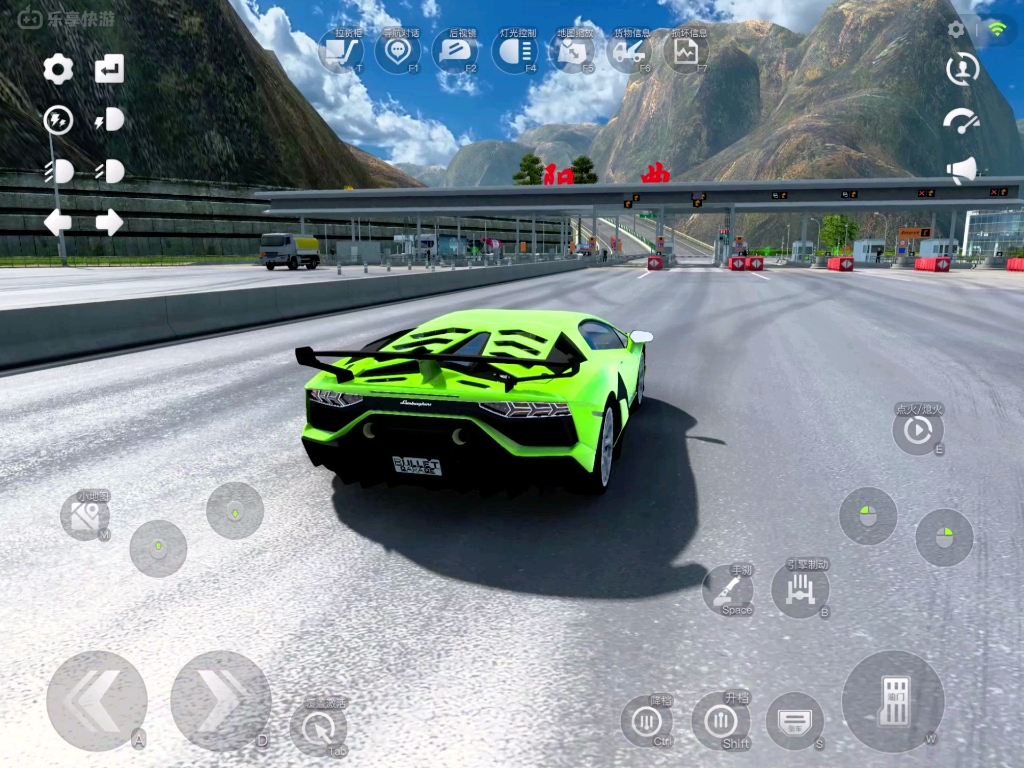Toggle 地图缩放 map zoom
1024x768 pixels.
(x=572, y=51)
